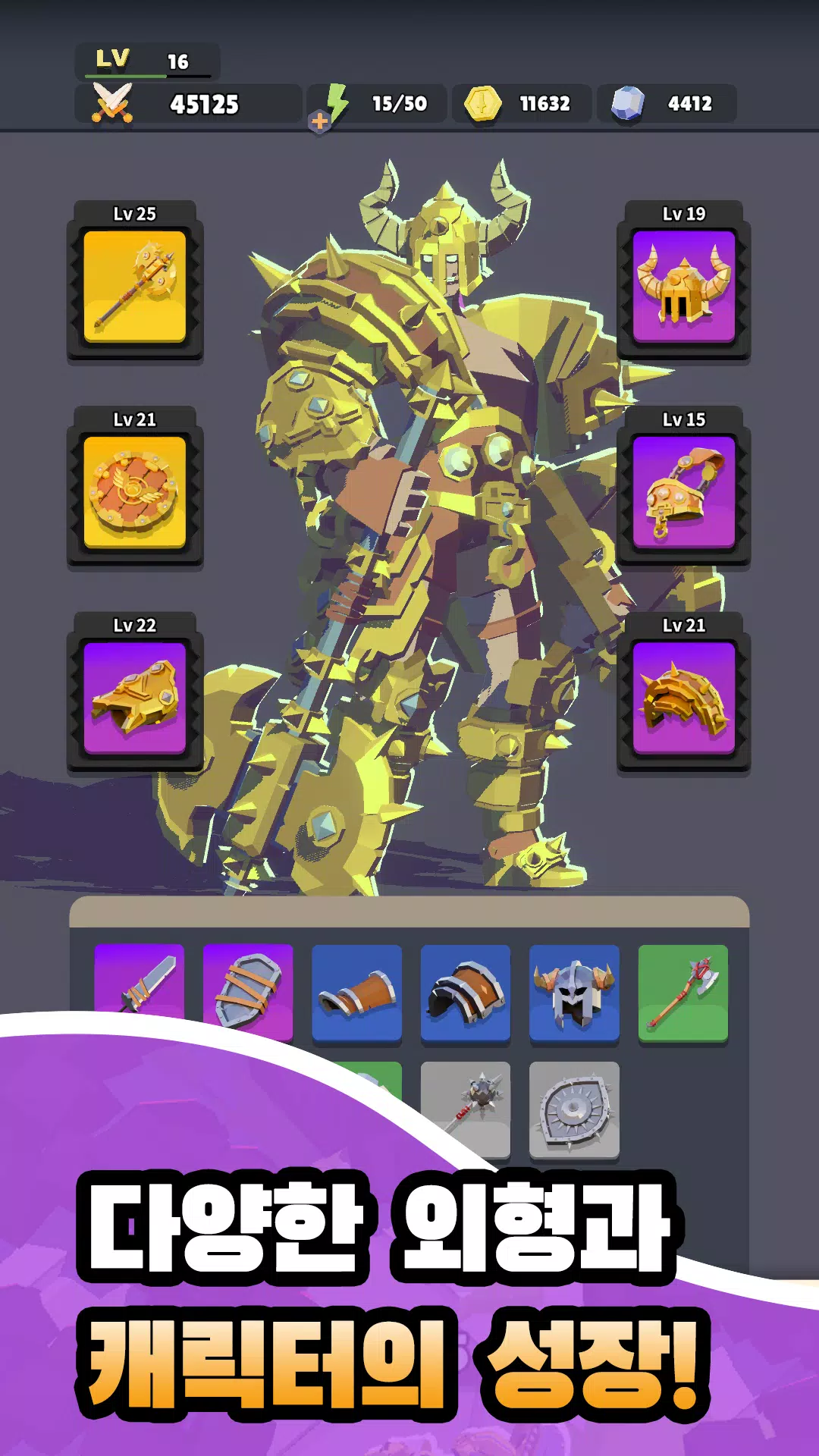Choose the blue leather bracer item
Viewport: 819px width, 1456px height.
tap(356, 993)
